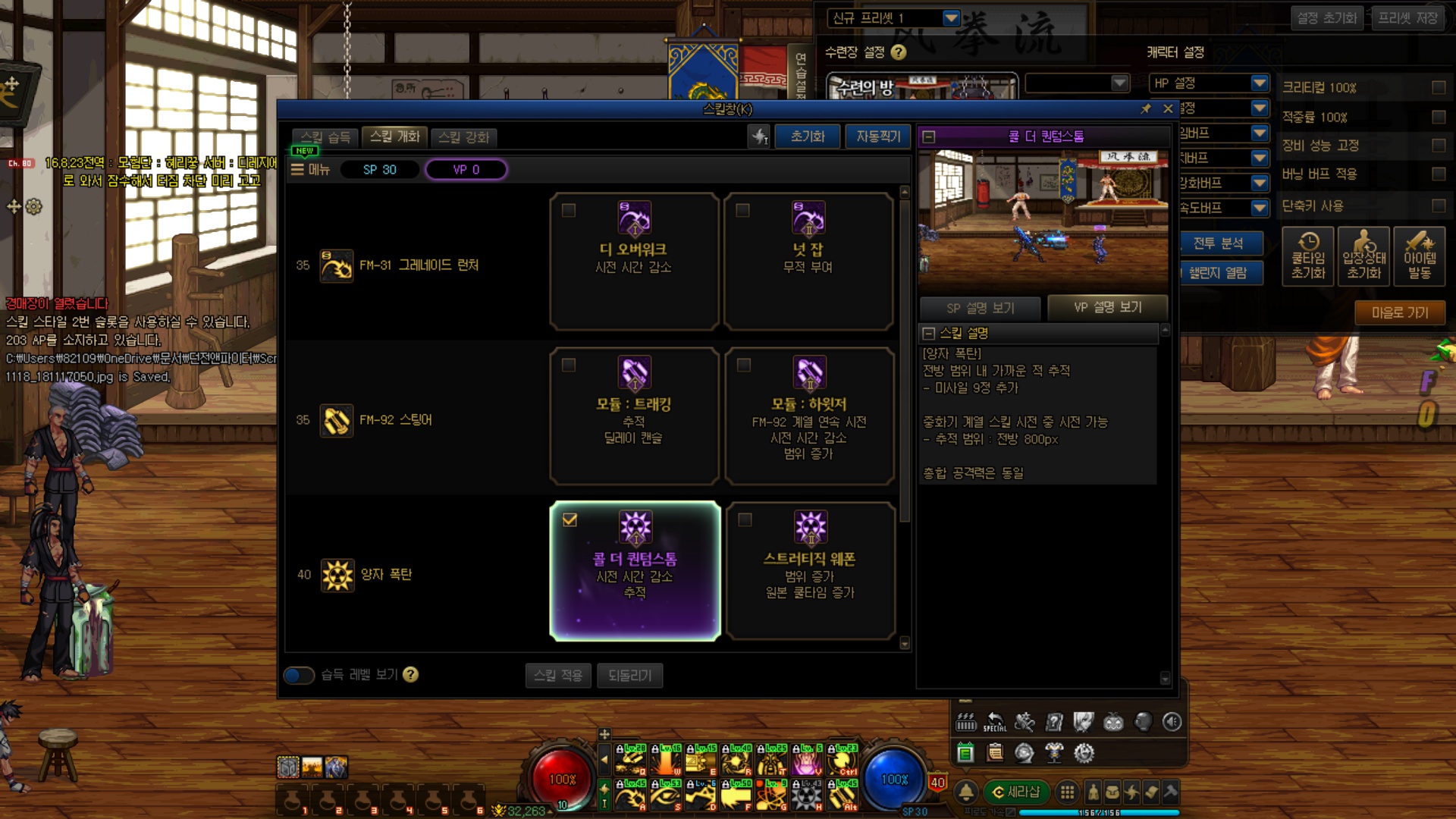This screenshot has width=1456, height=819.
Task: Close the skill window with X
Action: pos(1168,109)
